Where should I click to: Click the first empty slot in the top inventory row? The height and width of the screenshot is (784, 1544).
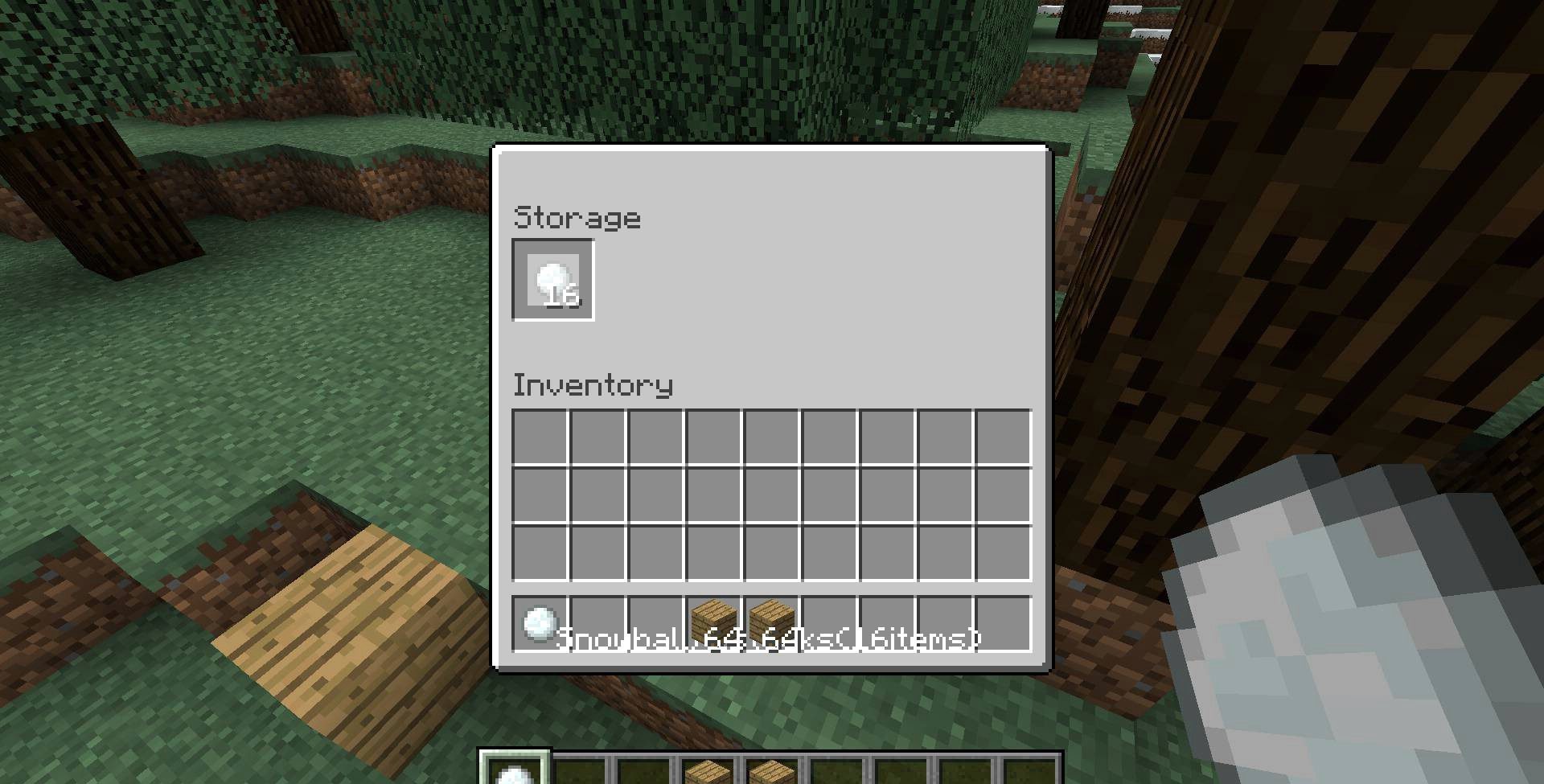[x=540, y=435]
